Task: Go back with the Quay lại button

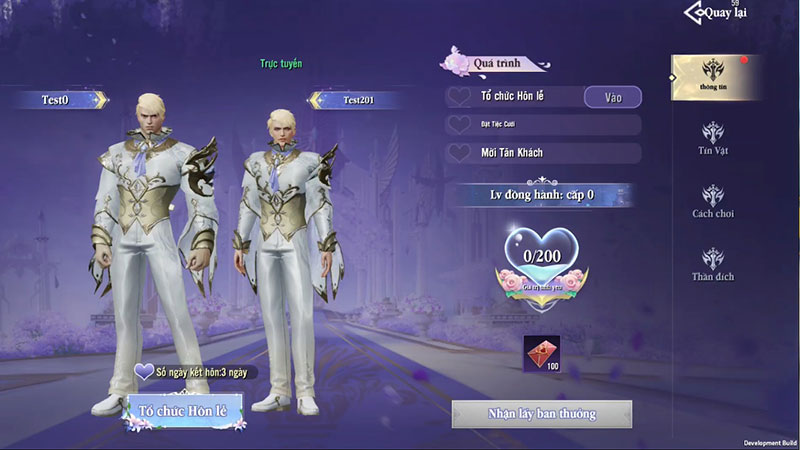Action: point(716,13)
